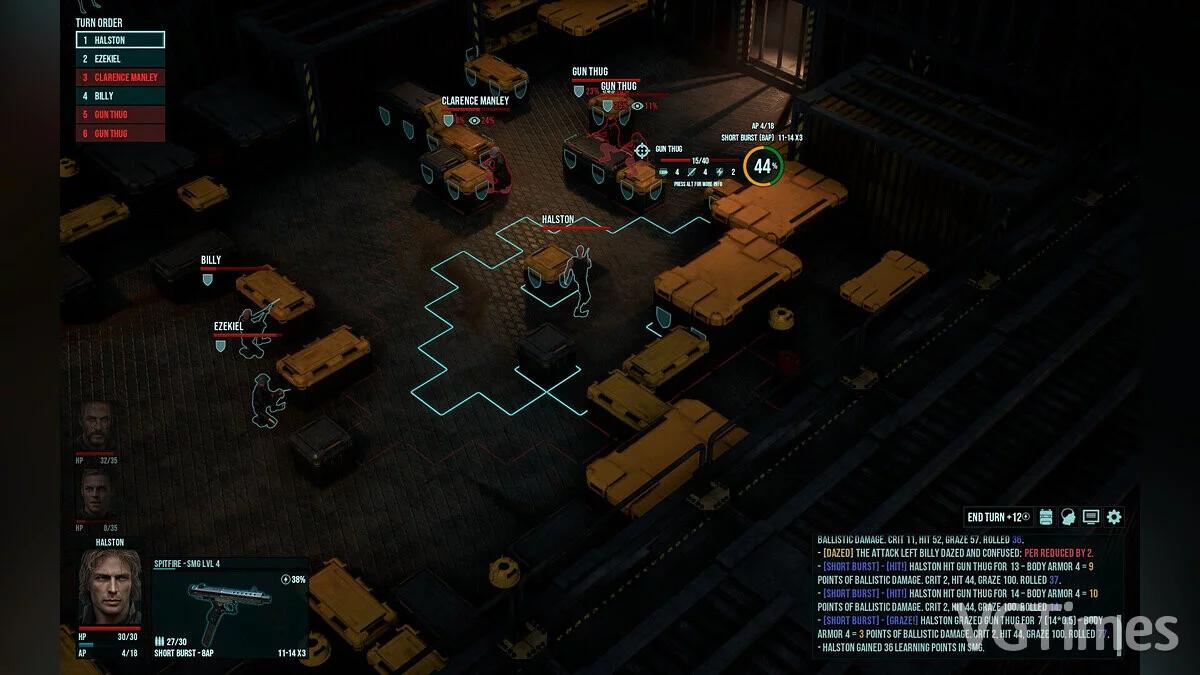Open settings with the gear icon
Image resolution: width=1200 pixels, height=675 pixels.
click(x=1114, y=517)
